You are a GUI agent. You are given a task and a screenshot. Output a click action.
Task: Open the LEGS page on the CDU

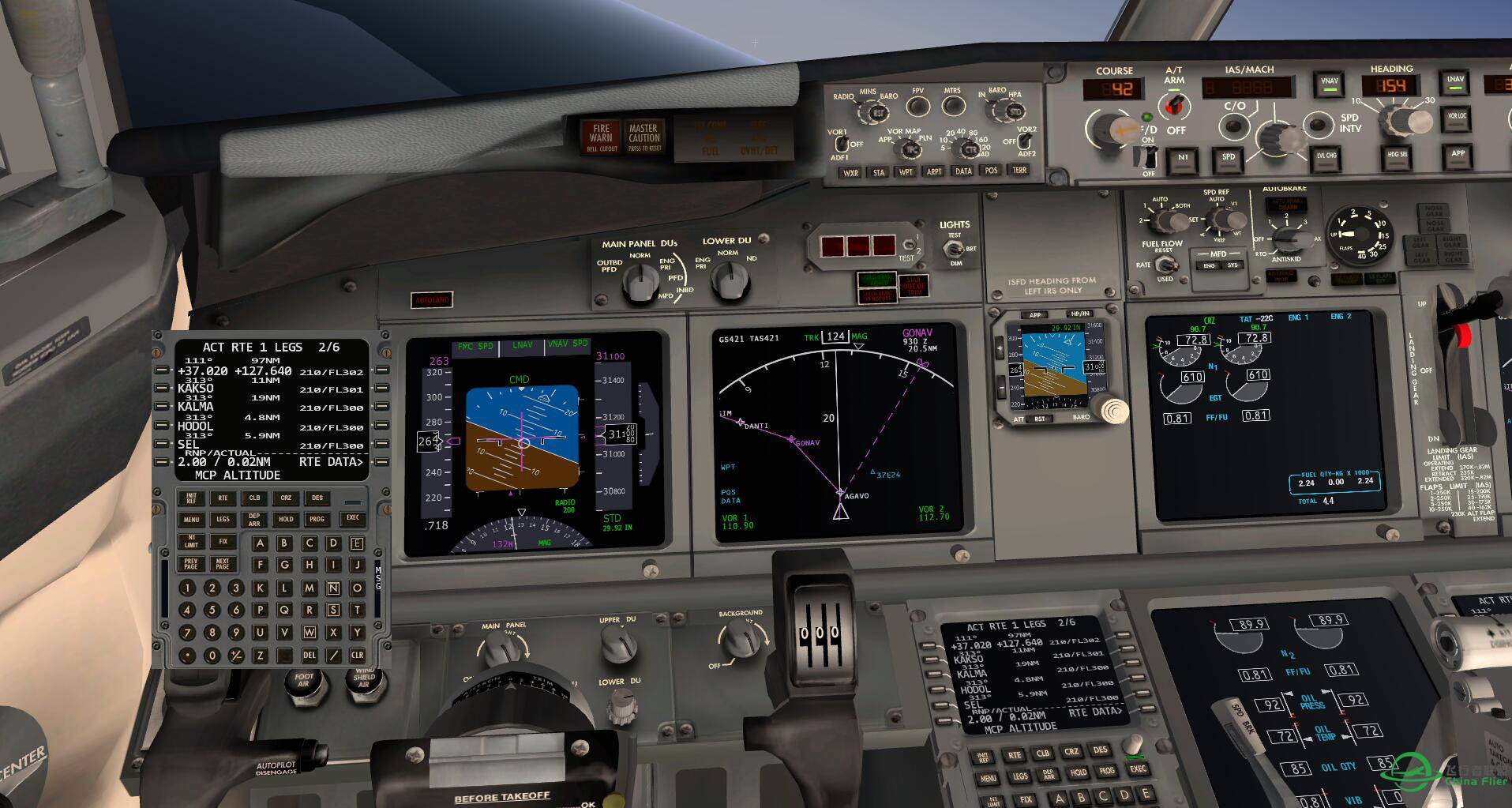[222, 520]
